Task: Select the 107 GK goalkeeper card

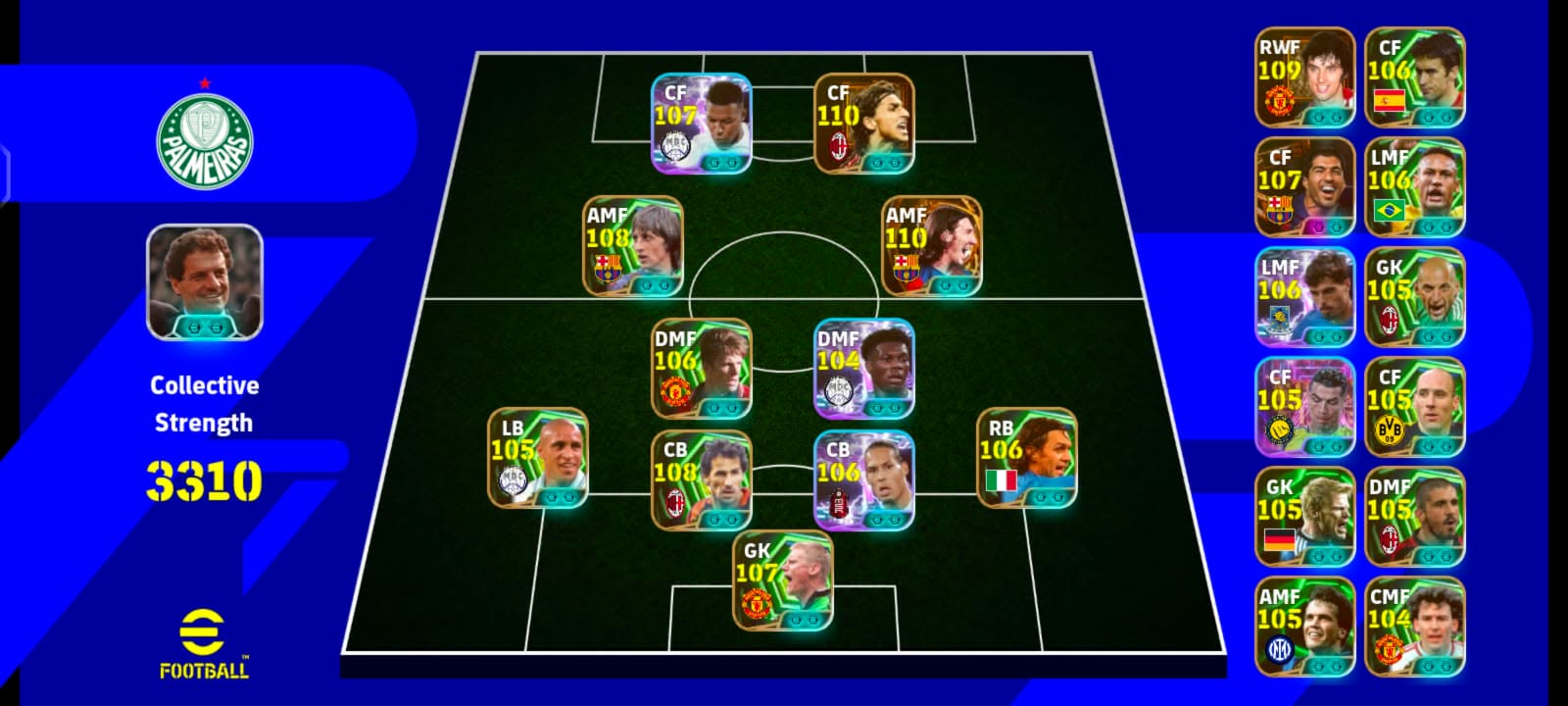Action: click(x=783, y=580)
